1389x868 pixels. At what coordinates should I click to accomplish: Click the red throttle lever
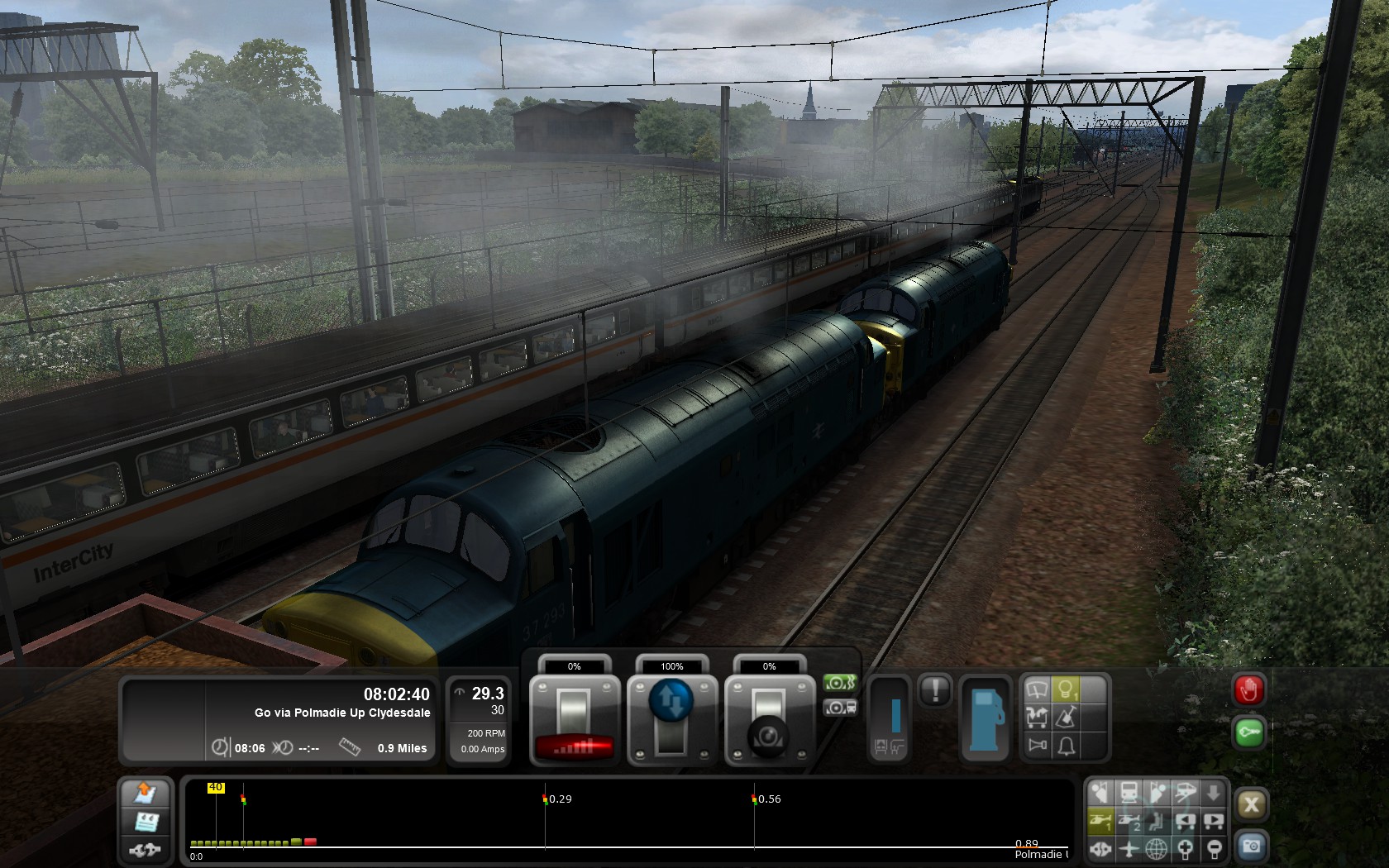coord(575,719)
